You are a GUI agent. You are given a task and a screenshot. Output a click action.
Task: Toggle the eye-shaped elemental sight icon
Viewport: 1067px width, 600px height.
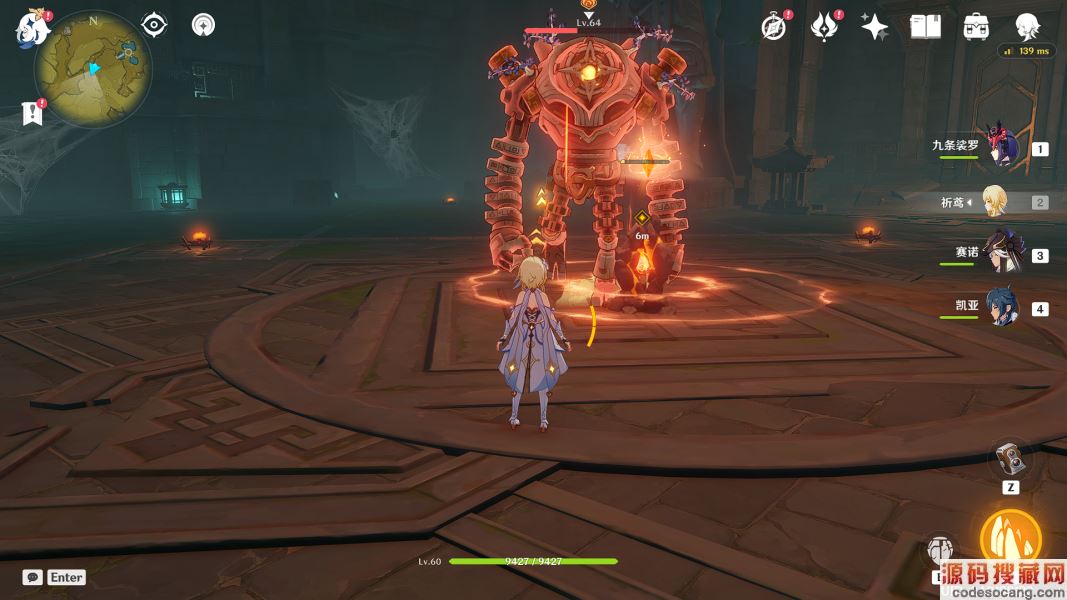pos(154,25)
